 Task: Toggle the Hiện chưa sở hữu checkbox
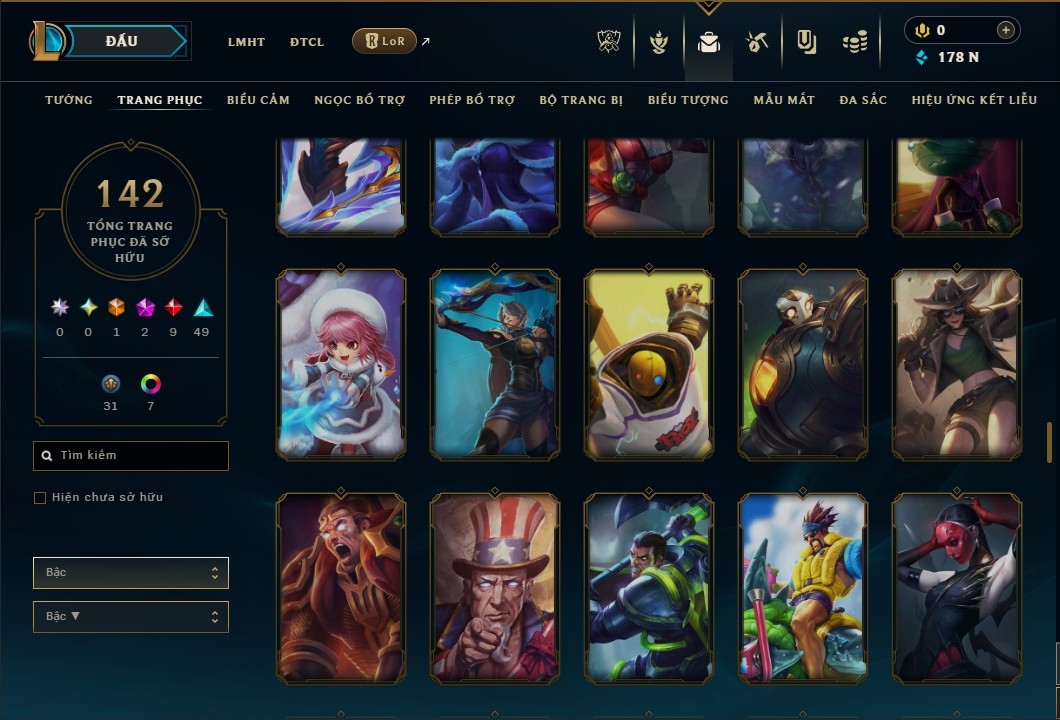(x=40, y=498)
